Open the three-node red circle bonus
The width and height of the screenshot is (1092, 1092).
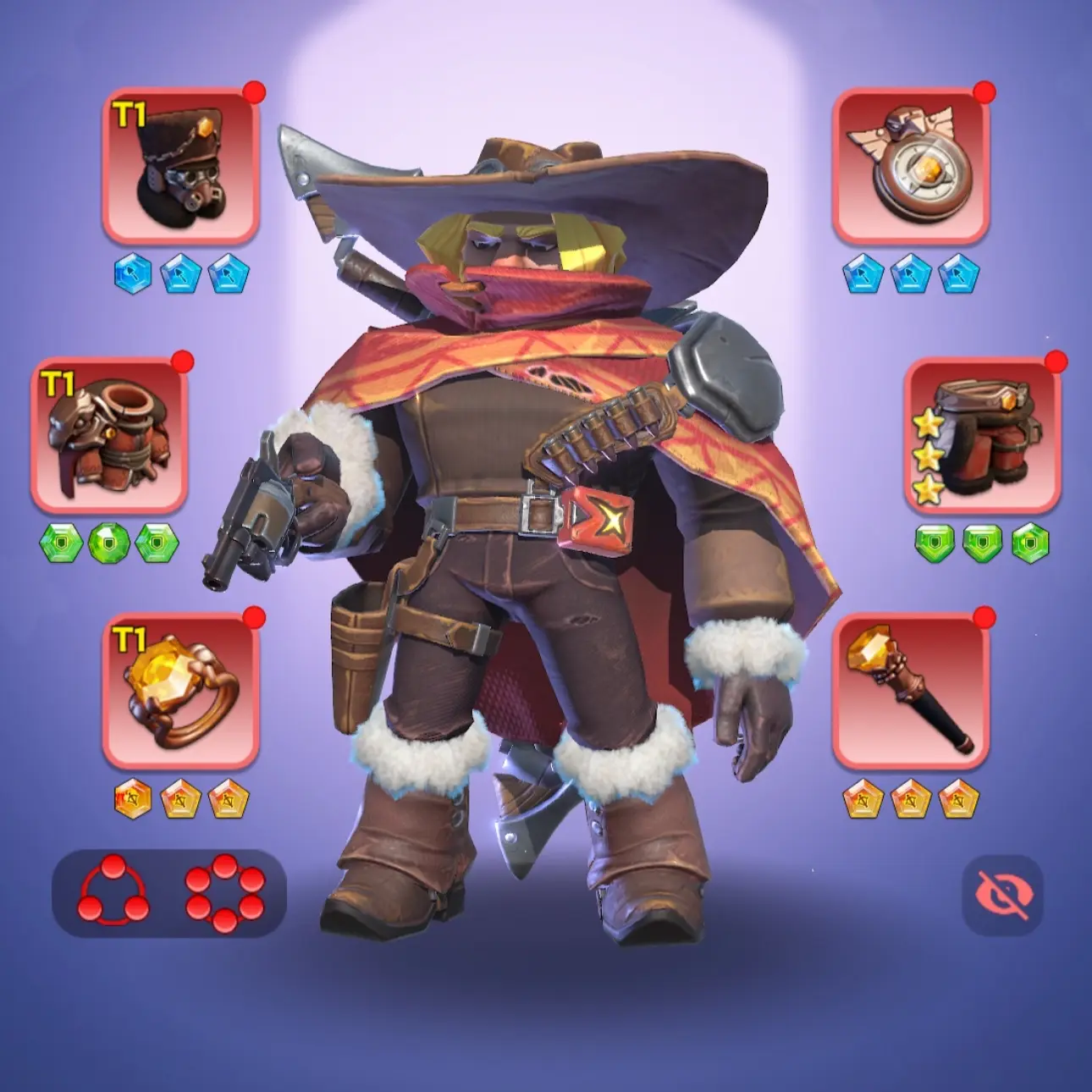point(113,892)
